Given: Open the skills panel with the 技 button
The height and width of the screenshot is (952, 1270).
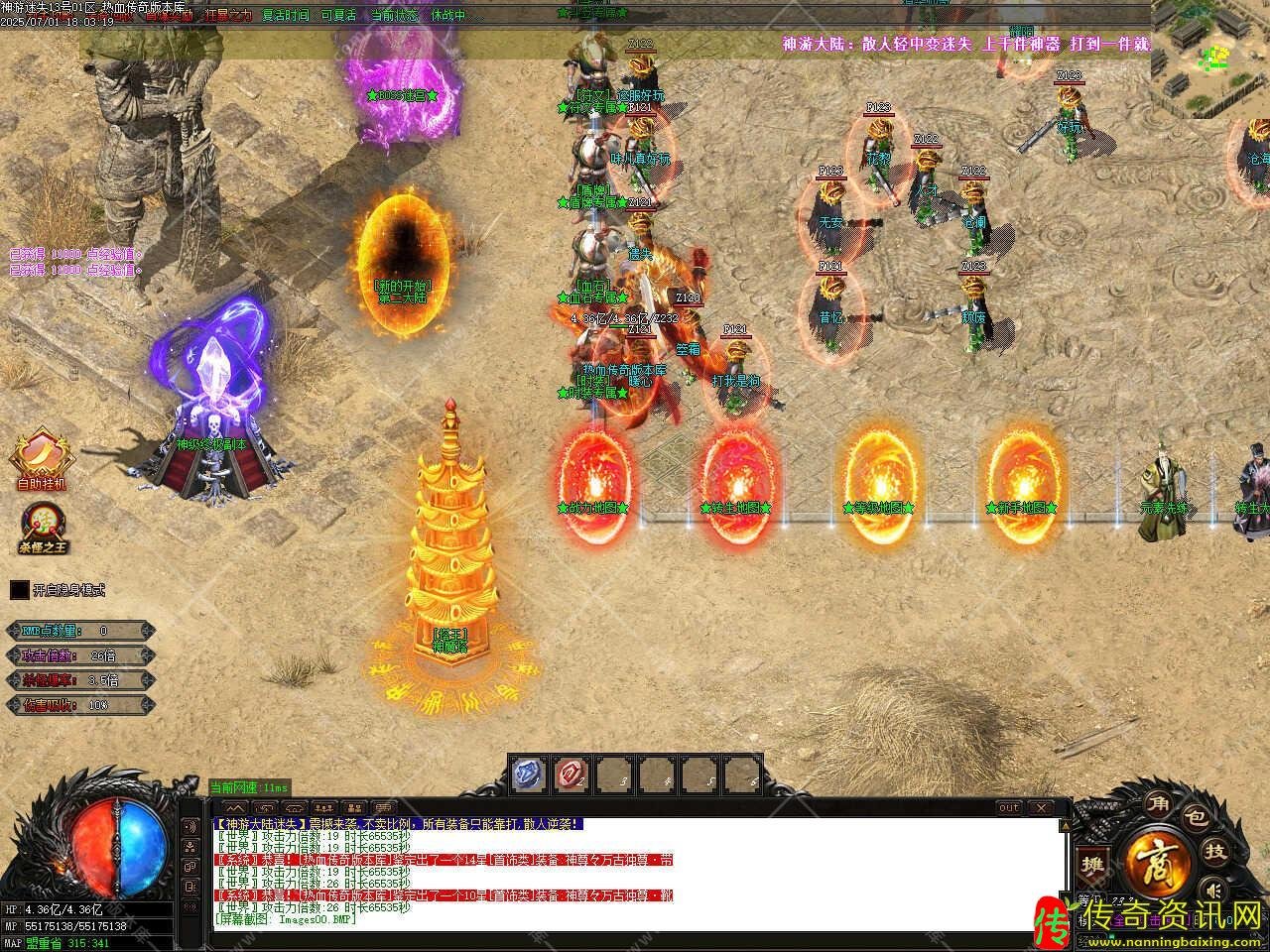Looking at the screenshot, I should coord(1215,851).
